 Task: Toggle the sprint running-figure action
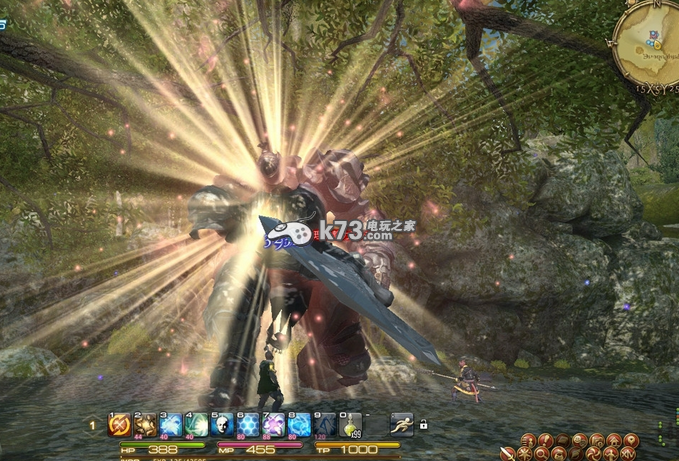tap(402, 424)
